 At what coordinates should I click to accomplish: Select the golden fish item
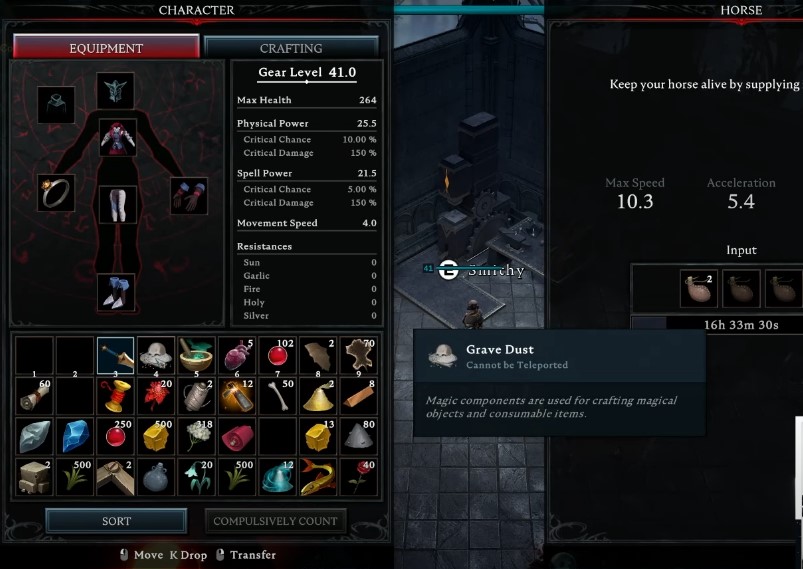click(319, 477)
